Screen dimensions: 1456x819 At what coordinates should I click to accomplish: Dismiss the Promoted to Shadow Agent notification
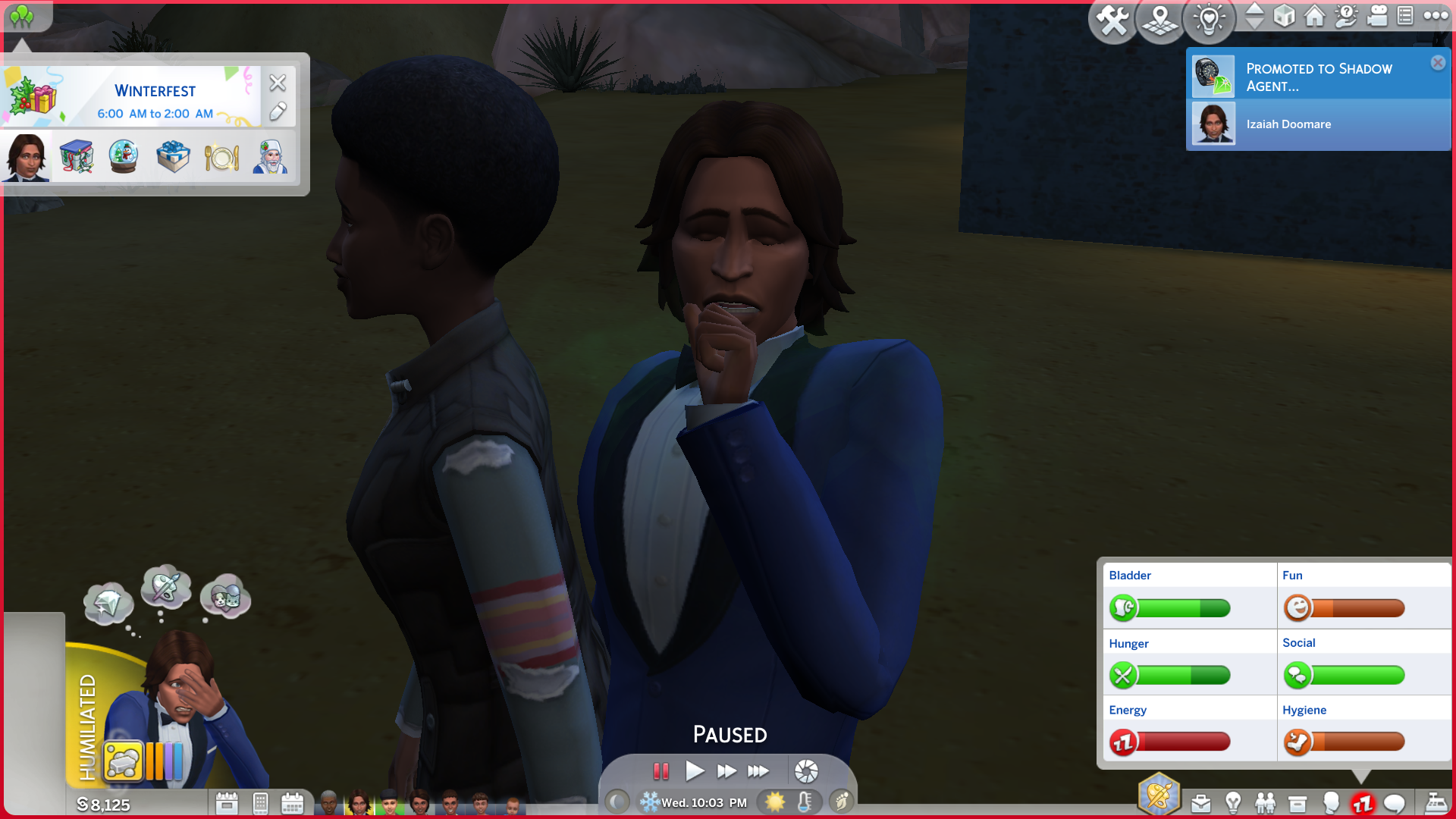click(x=1438, y=63)
